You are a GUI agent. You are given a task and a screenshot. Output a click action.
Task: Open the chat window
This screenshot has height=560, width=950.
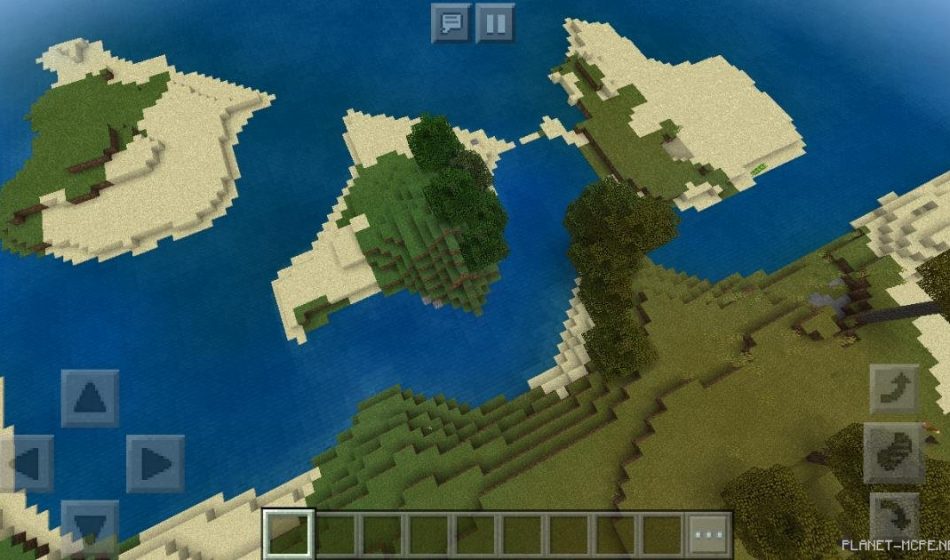(x=450, y=22)
